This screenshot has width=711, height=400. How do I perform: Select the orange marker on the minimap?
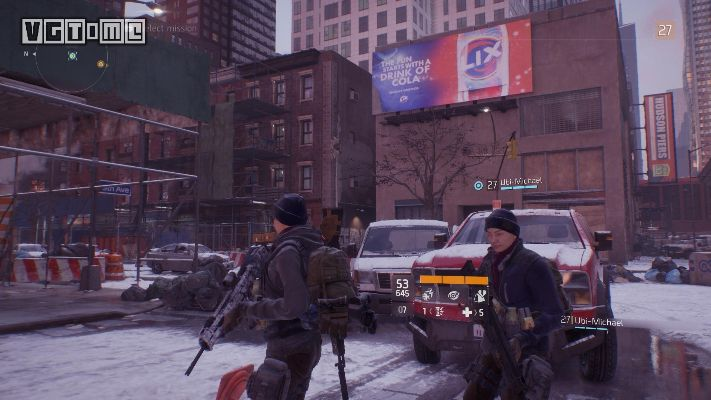click(x=101, y=63)
